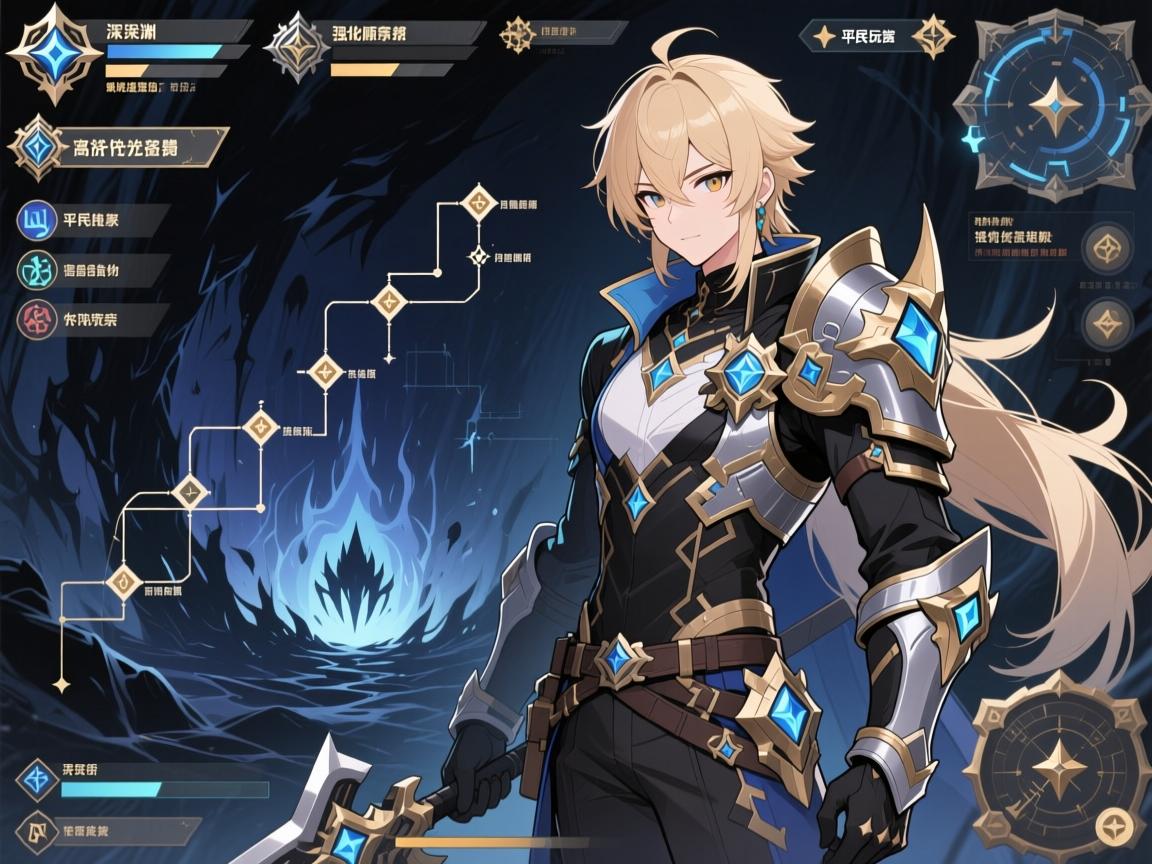Open the gold-framed banner with blue crest
This screenshot has width=1152, height=864.
(118, 149)
